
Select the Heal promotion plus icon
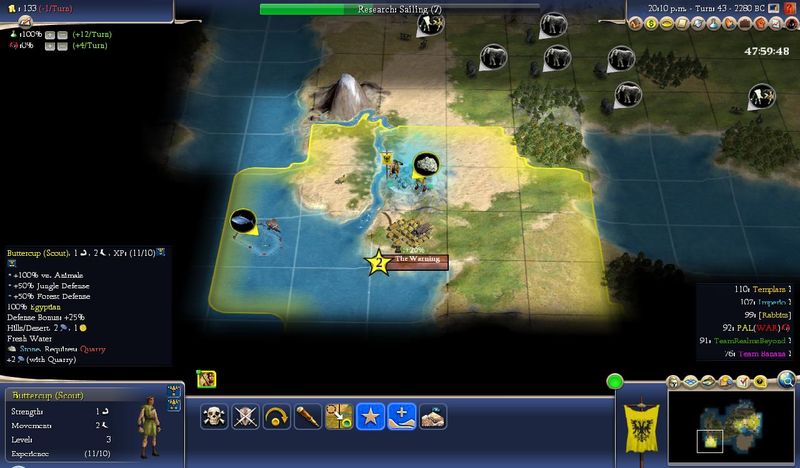pos(400,418)
